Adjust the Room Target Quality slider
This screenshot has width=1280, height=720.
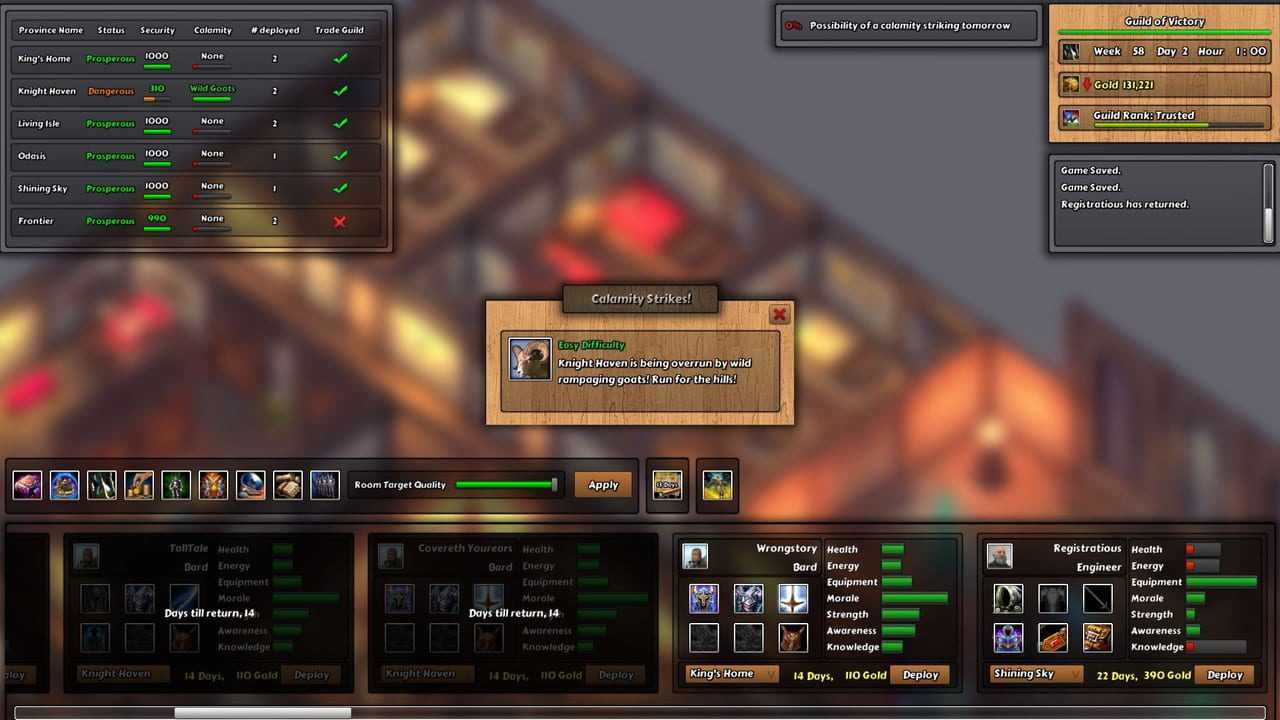[x=505, y=485]
